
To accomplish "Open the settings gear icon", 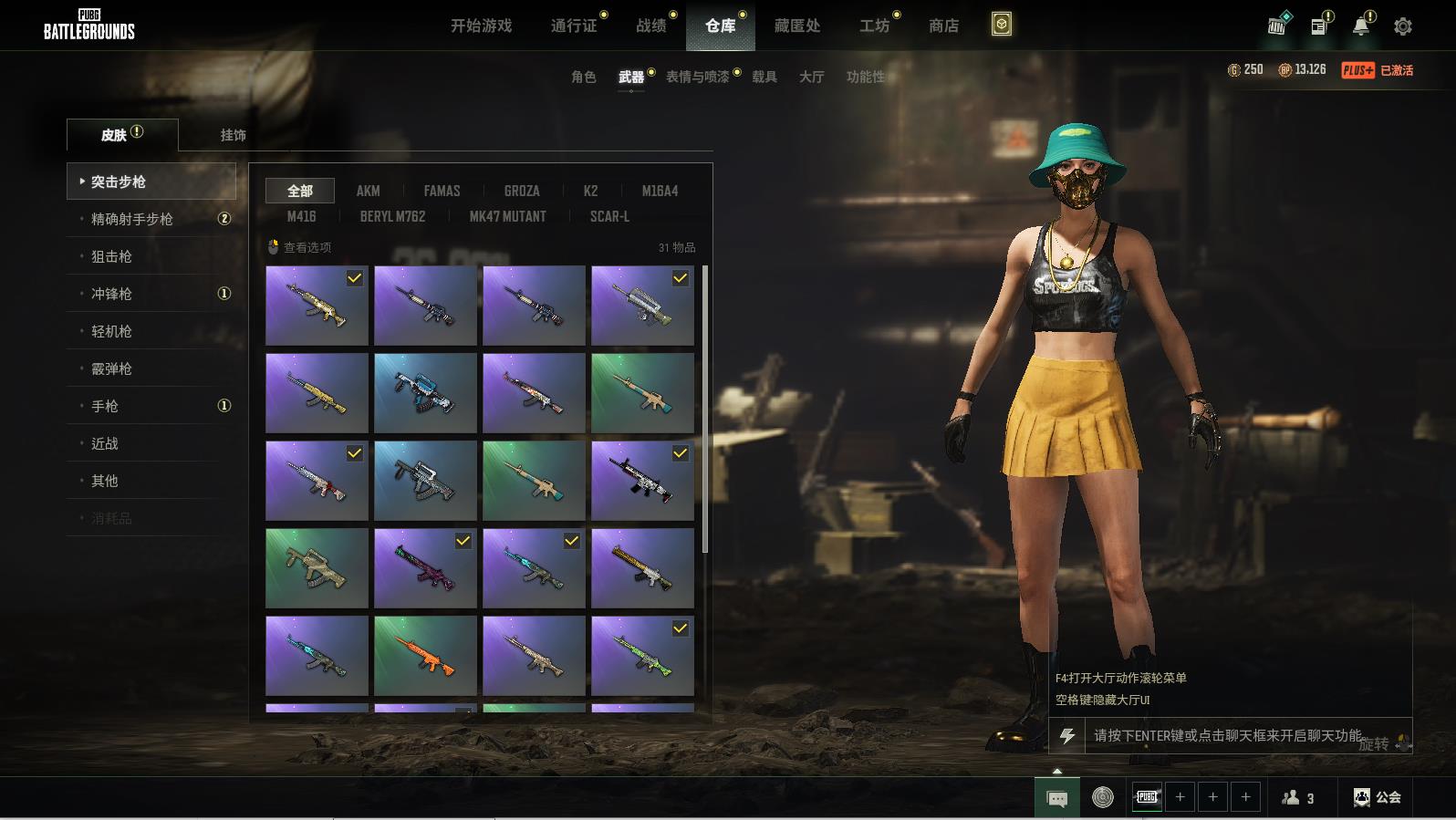I will click(x=1402, y=26).
